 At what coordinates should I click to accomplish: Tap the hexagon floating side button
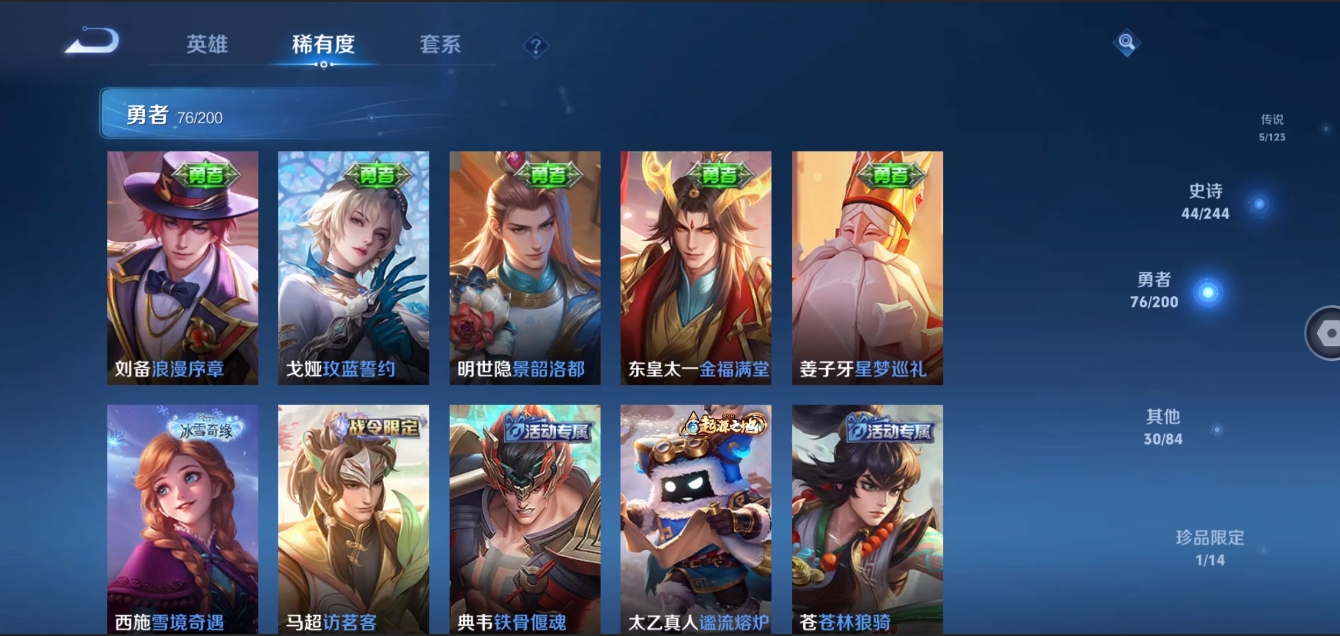[x=1324, y=333]
